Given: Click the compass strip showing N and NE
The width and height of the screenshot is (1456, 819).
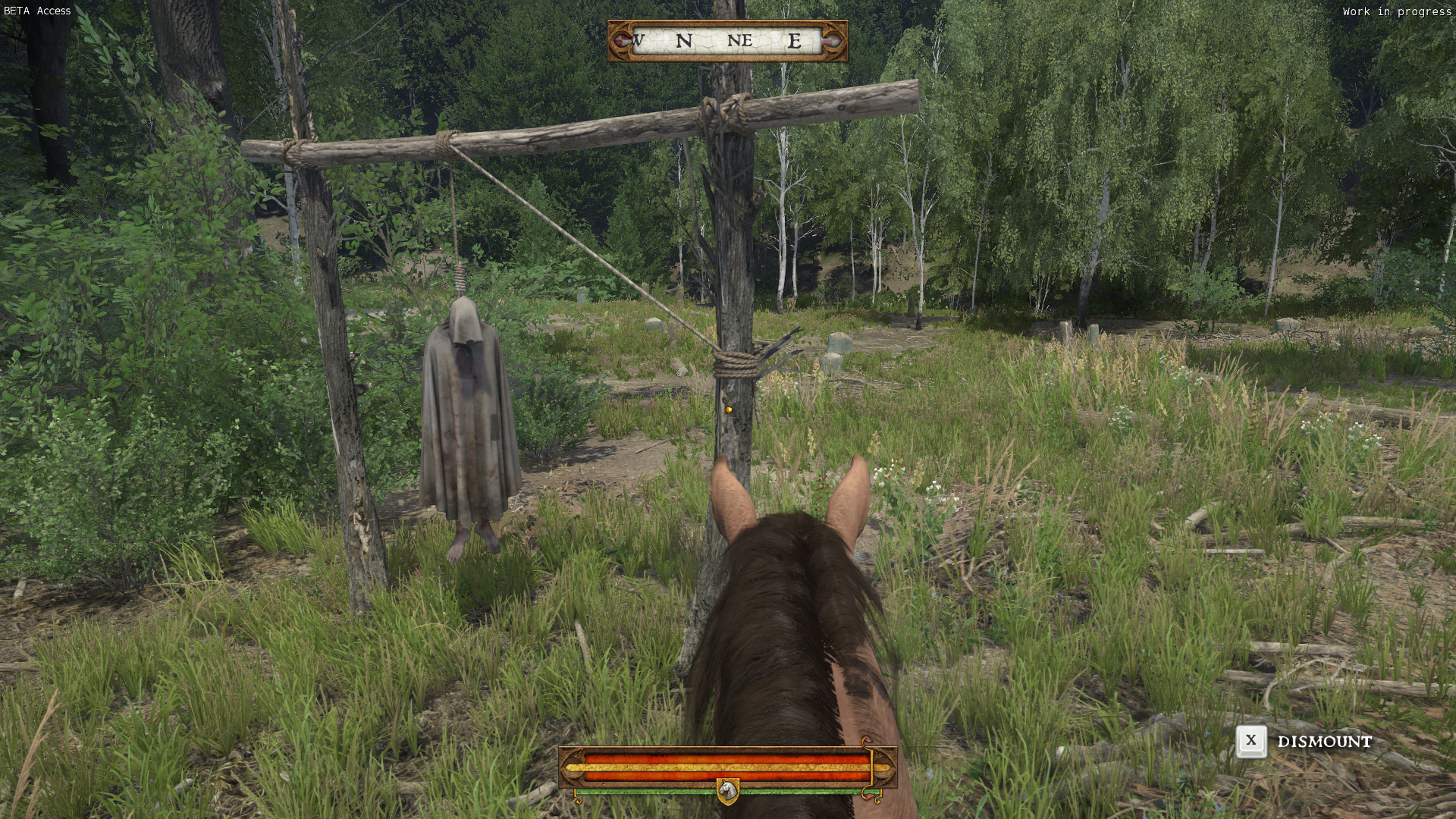Looking at the screenshot, I should click(727, 41).
